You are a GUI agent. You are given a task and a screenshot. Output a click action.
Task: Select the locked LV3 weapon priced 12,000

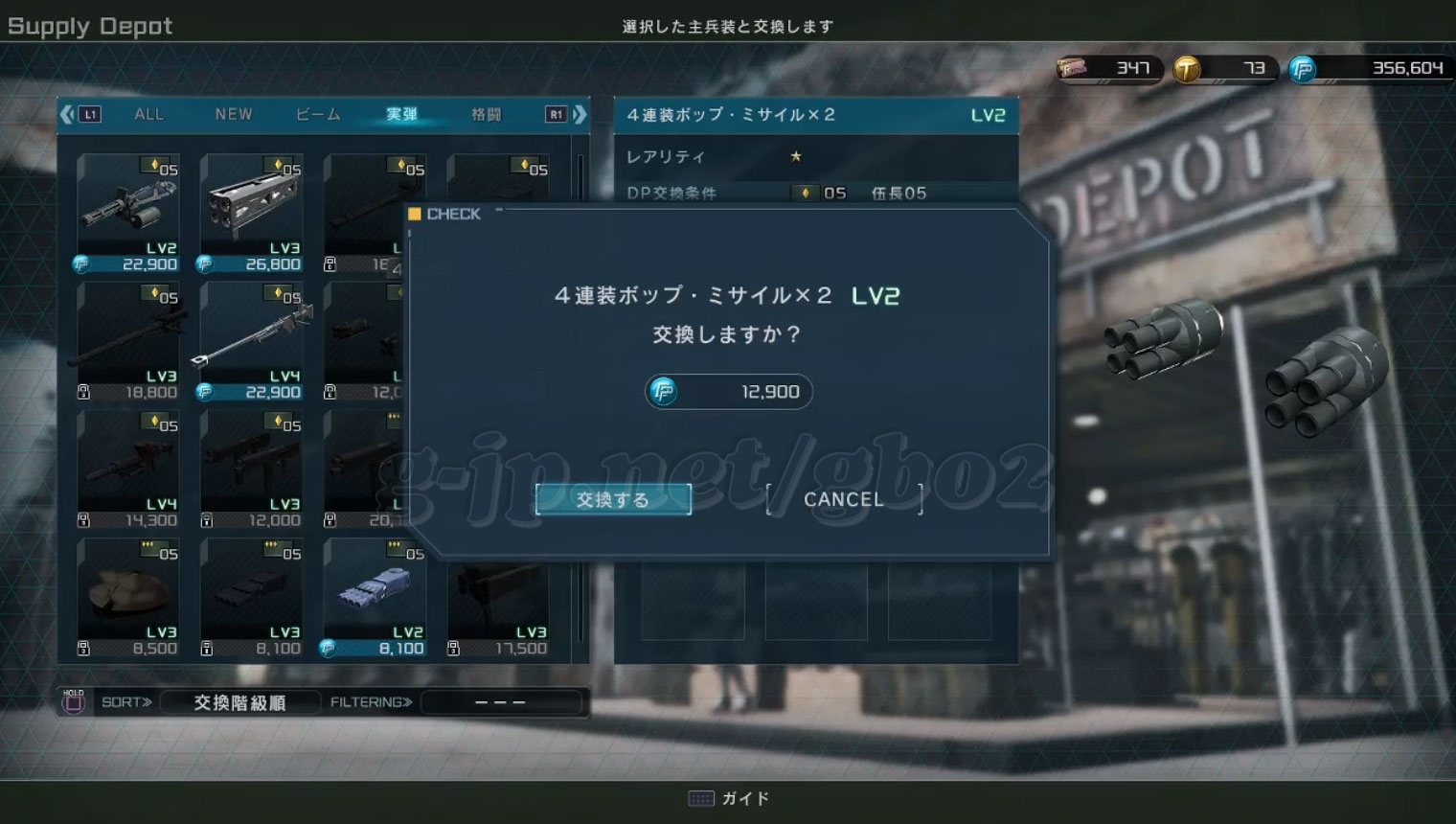(x=251, y=469)
